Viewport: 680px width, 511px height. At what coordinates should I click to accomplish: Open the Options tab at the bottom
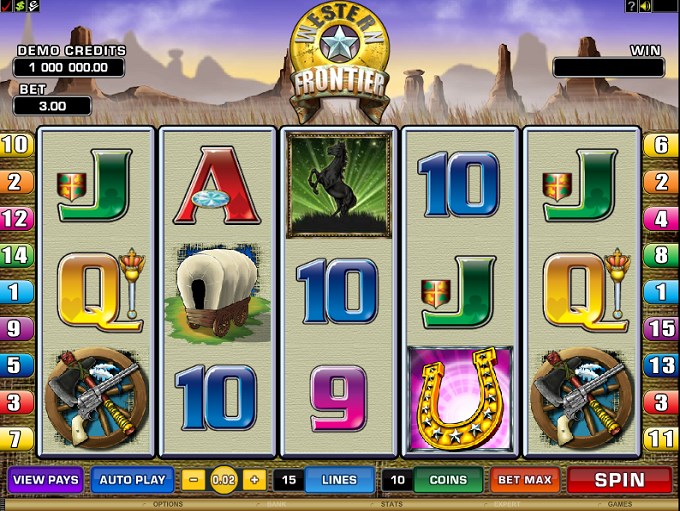coord(167,505)
